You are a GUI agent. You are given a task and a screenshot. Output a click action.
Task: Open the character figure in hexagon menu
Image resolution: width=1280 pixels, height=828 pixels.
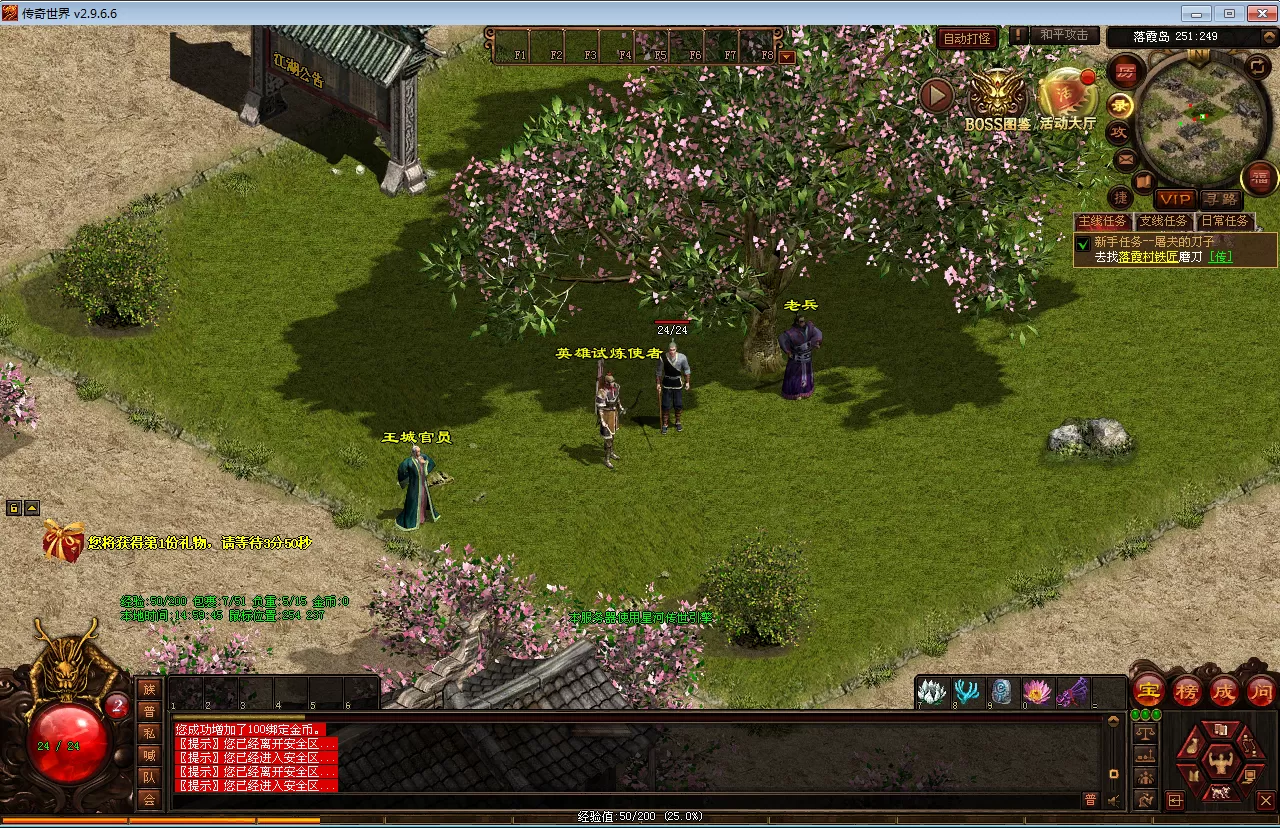pyautogui.click(x=1220, y=763)
